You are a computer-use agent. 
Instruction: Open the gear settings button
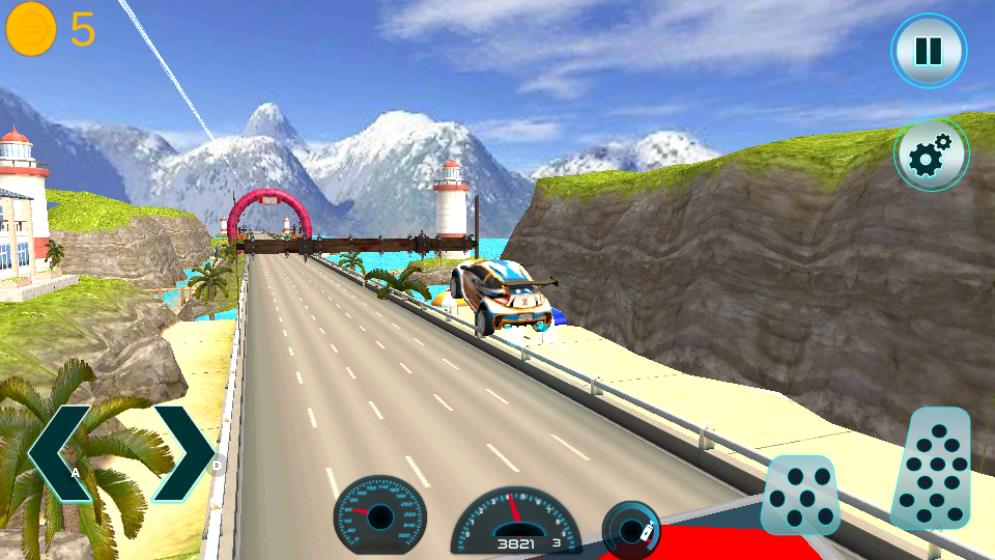pyautogui.click(x=931, y=154)
